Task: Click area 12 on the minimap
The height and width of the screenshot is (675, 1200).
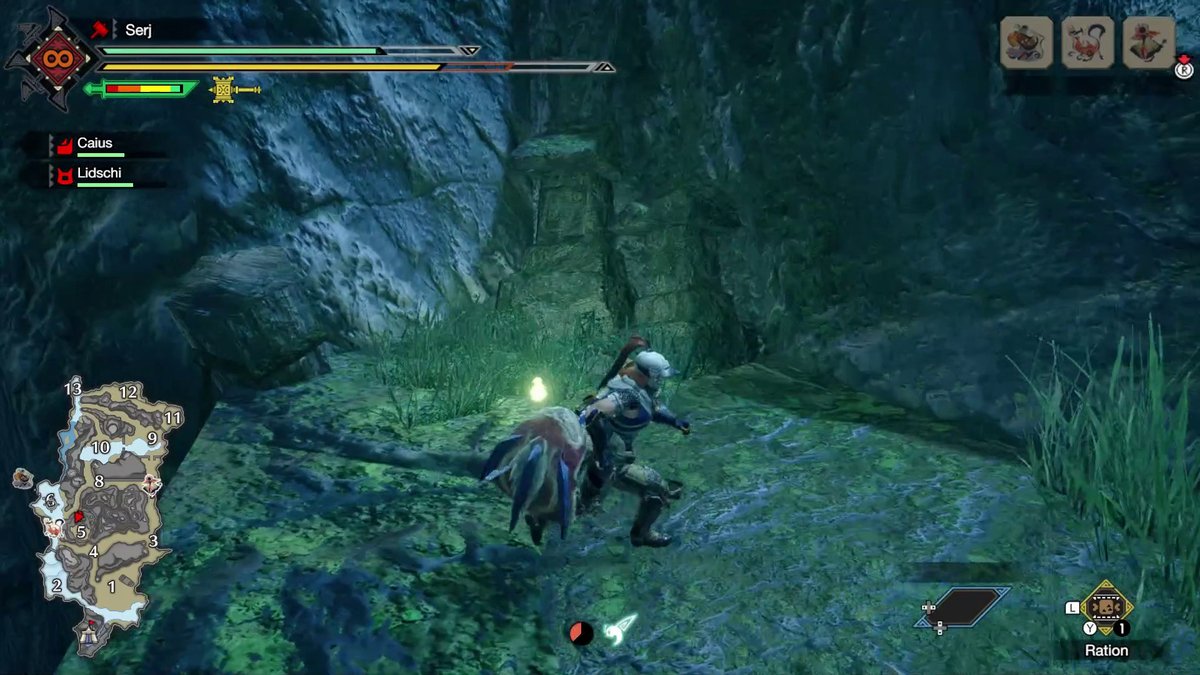Action: [128, 392]
